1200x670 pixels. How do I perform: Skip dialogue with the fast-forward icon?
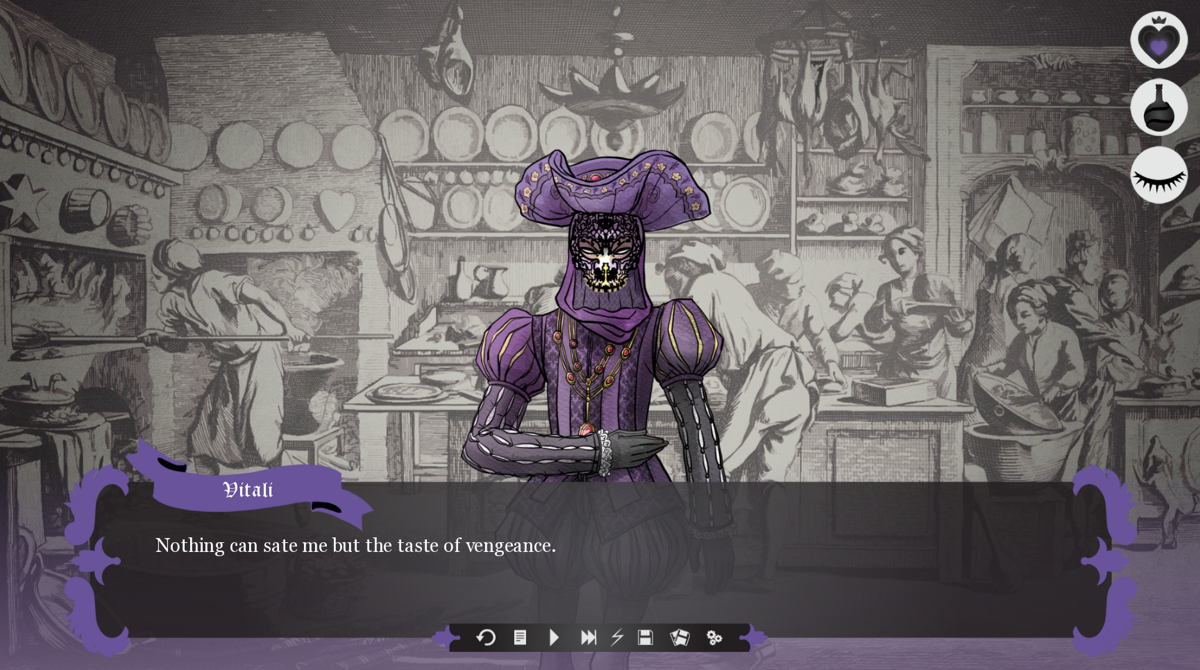click(x=588, y=637)
